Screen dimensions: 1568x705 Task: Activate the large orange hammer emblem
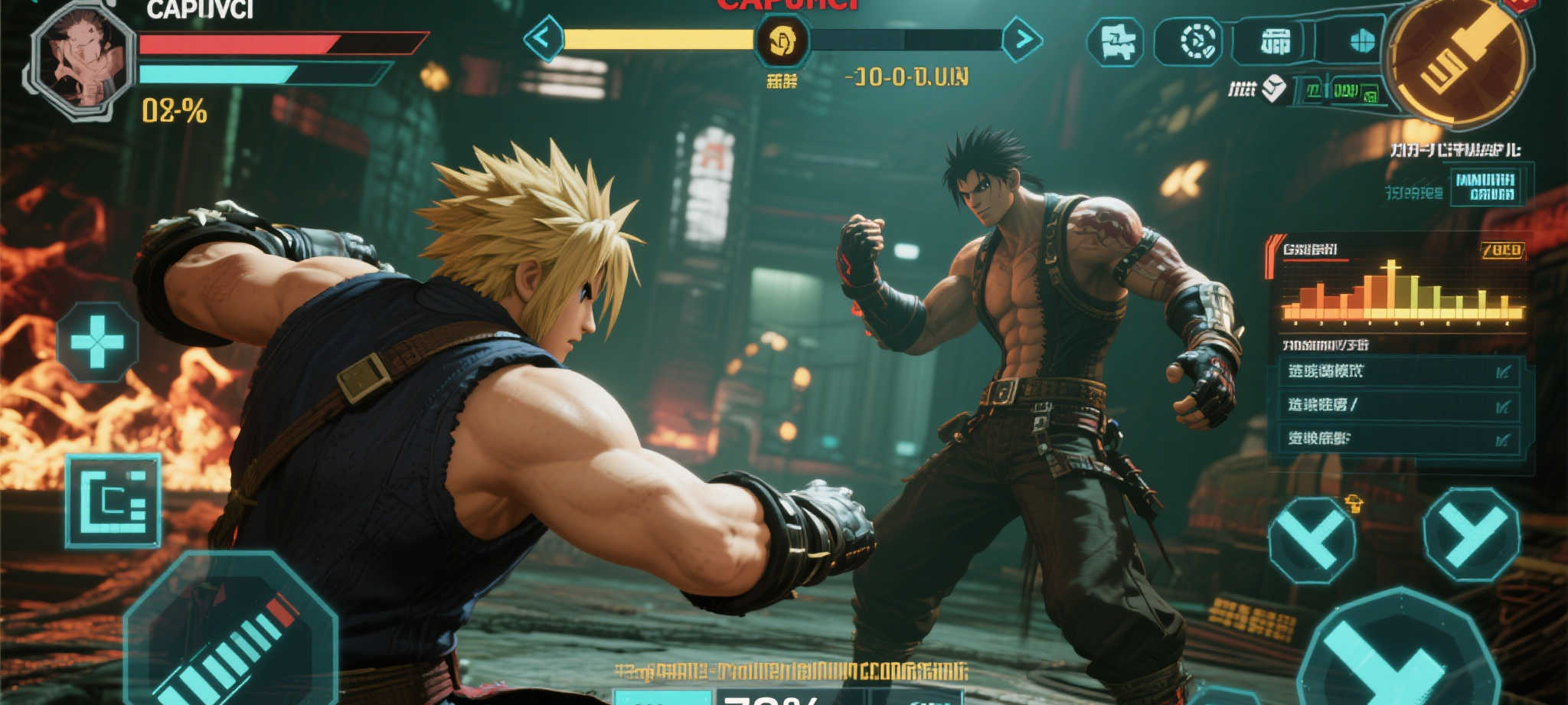(1459, 59)
